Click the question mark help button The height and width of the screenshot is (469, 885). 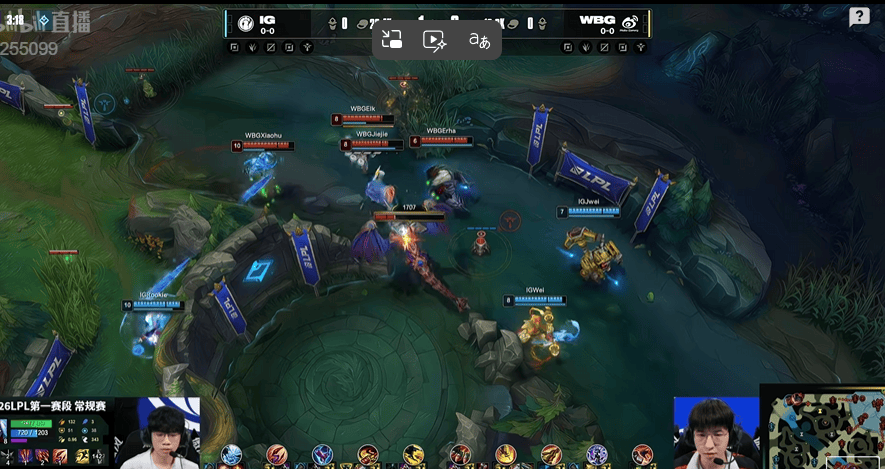(x=859, y=17)
